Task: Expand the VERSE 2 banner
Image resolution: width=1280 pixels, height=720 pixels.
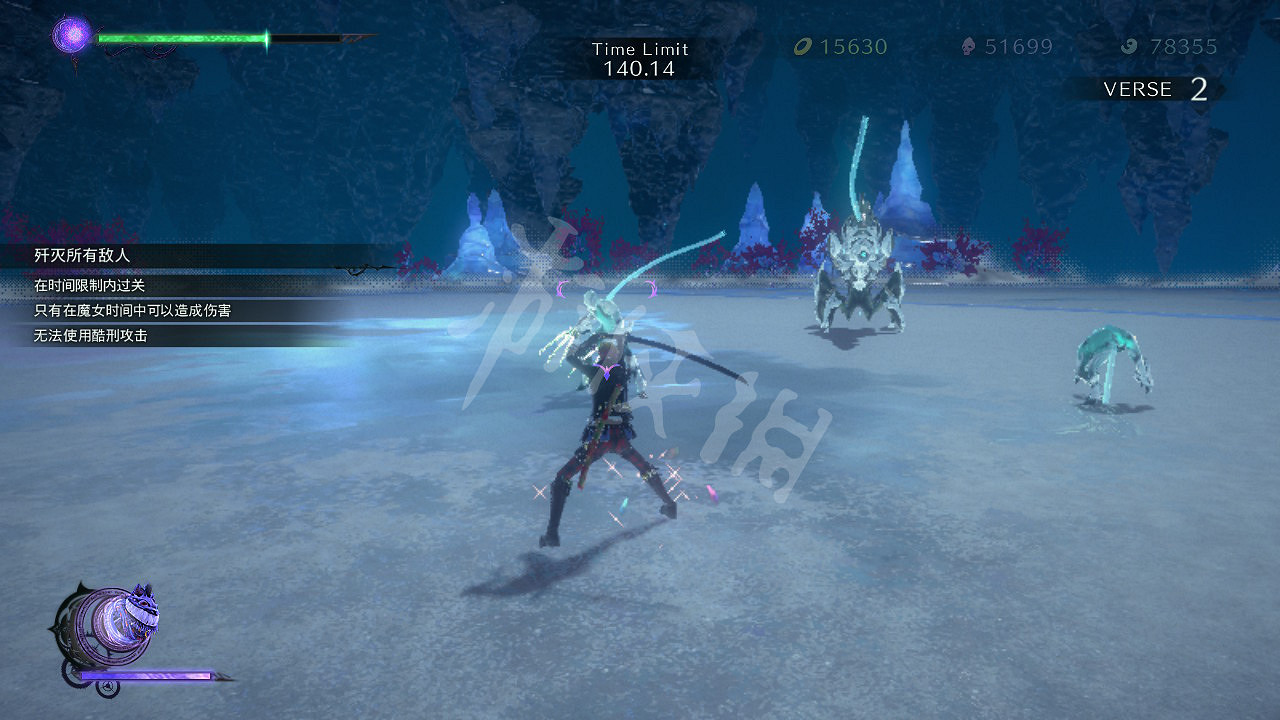Action: coord(1140,90)
